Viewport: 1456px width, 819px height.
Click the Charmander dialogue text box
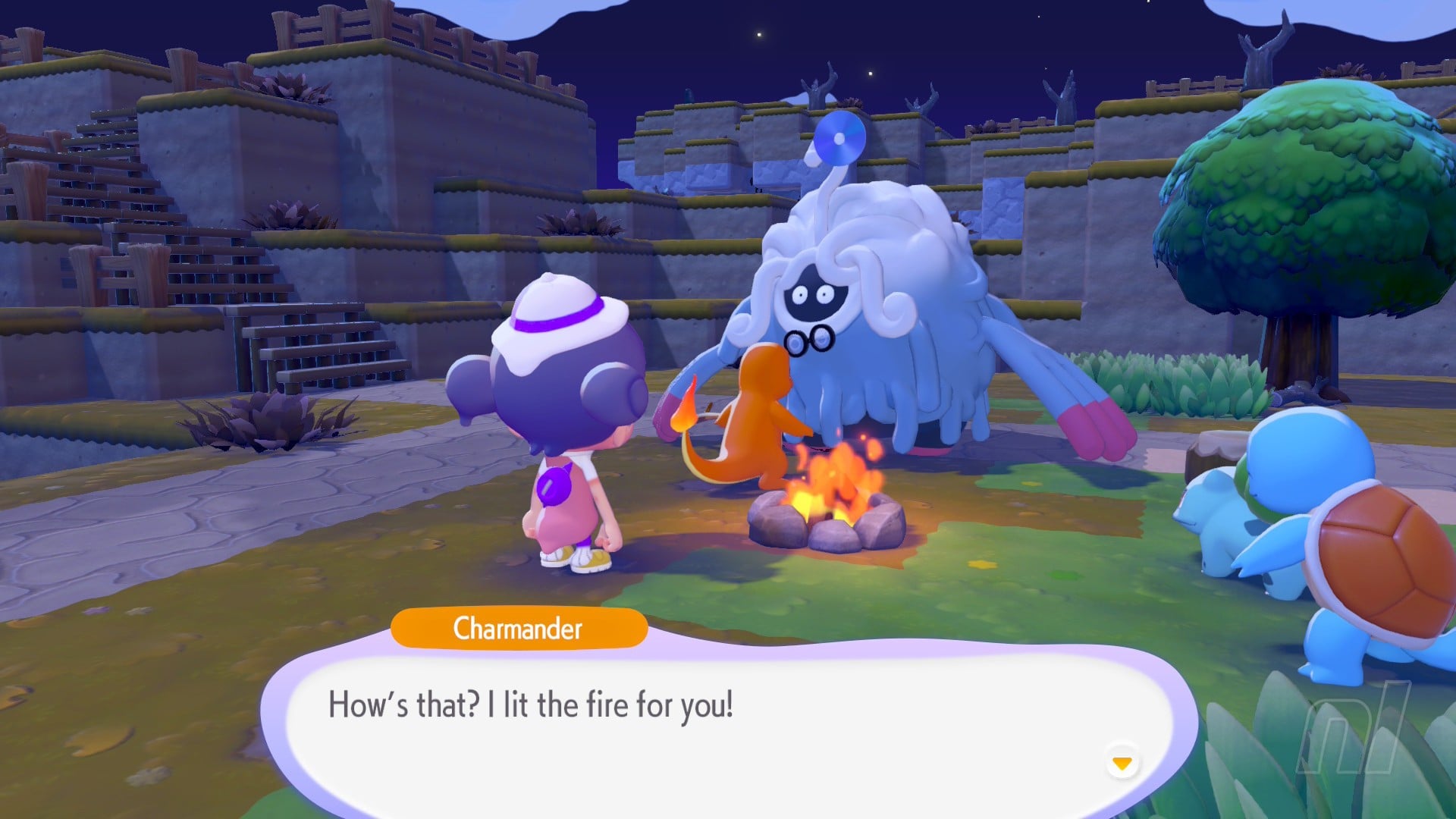pyautogui.click(x=728, y=720)
